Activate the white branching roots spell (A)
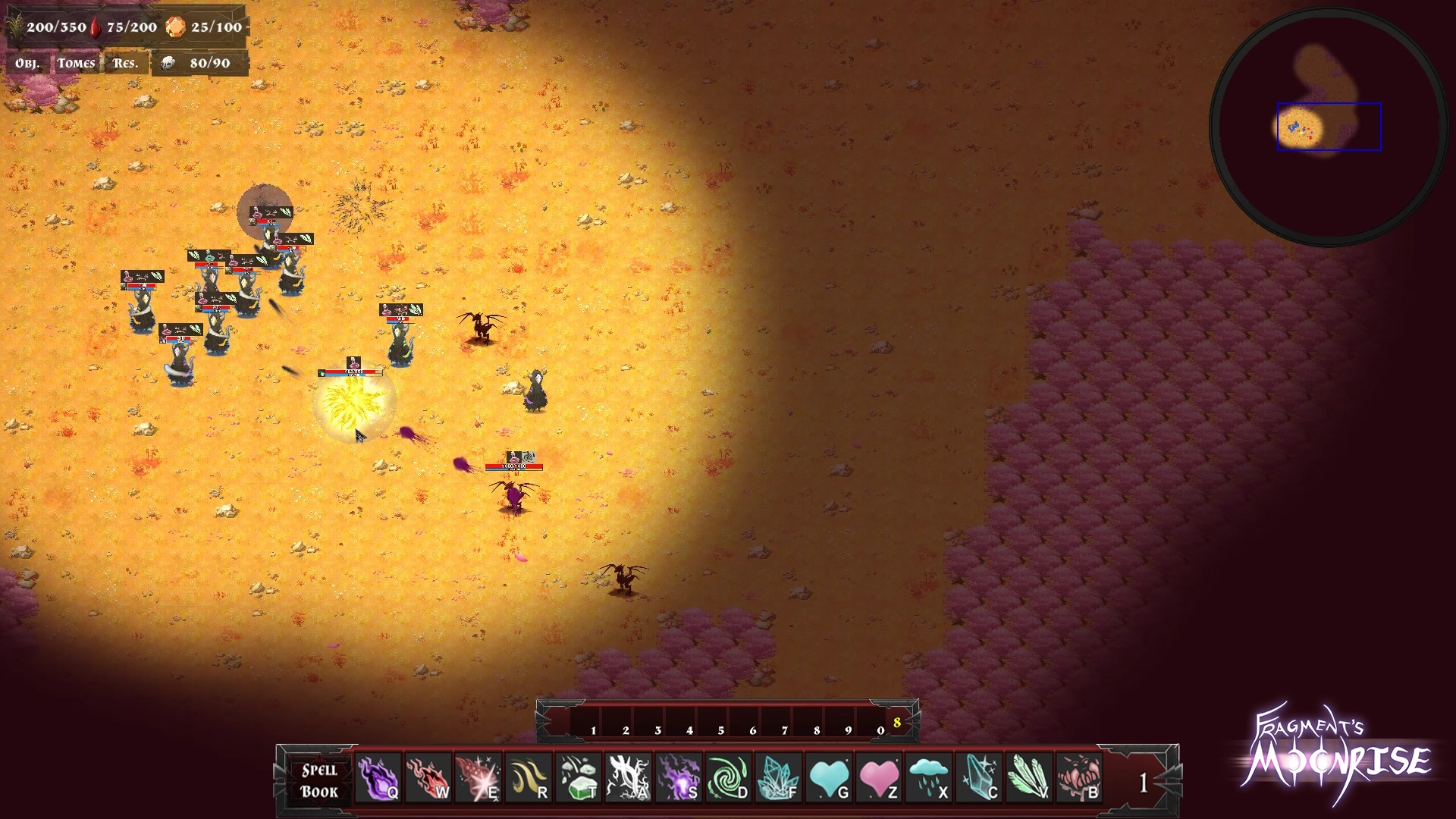 pos(628,779)
